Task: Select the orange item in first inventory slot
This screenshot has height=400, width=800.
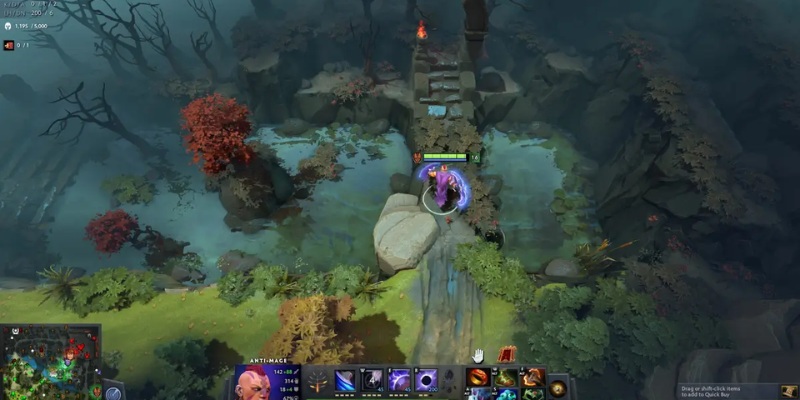Action: [480, 377]
